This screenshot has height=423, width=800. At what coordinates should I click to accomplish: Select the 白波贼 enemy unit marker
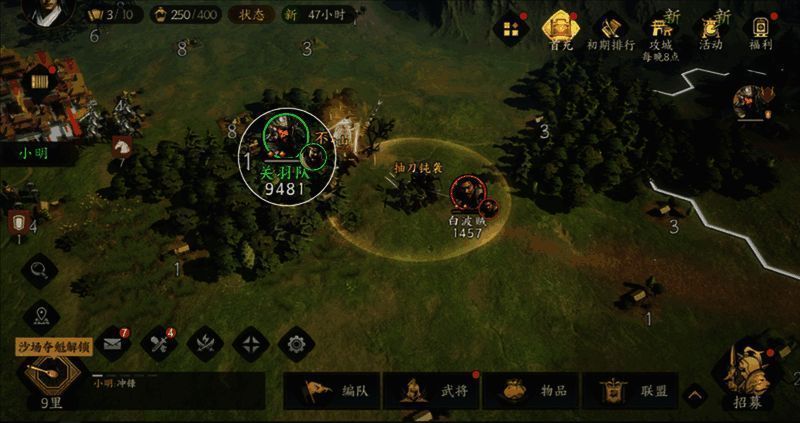coord(466,194)
